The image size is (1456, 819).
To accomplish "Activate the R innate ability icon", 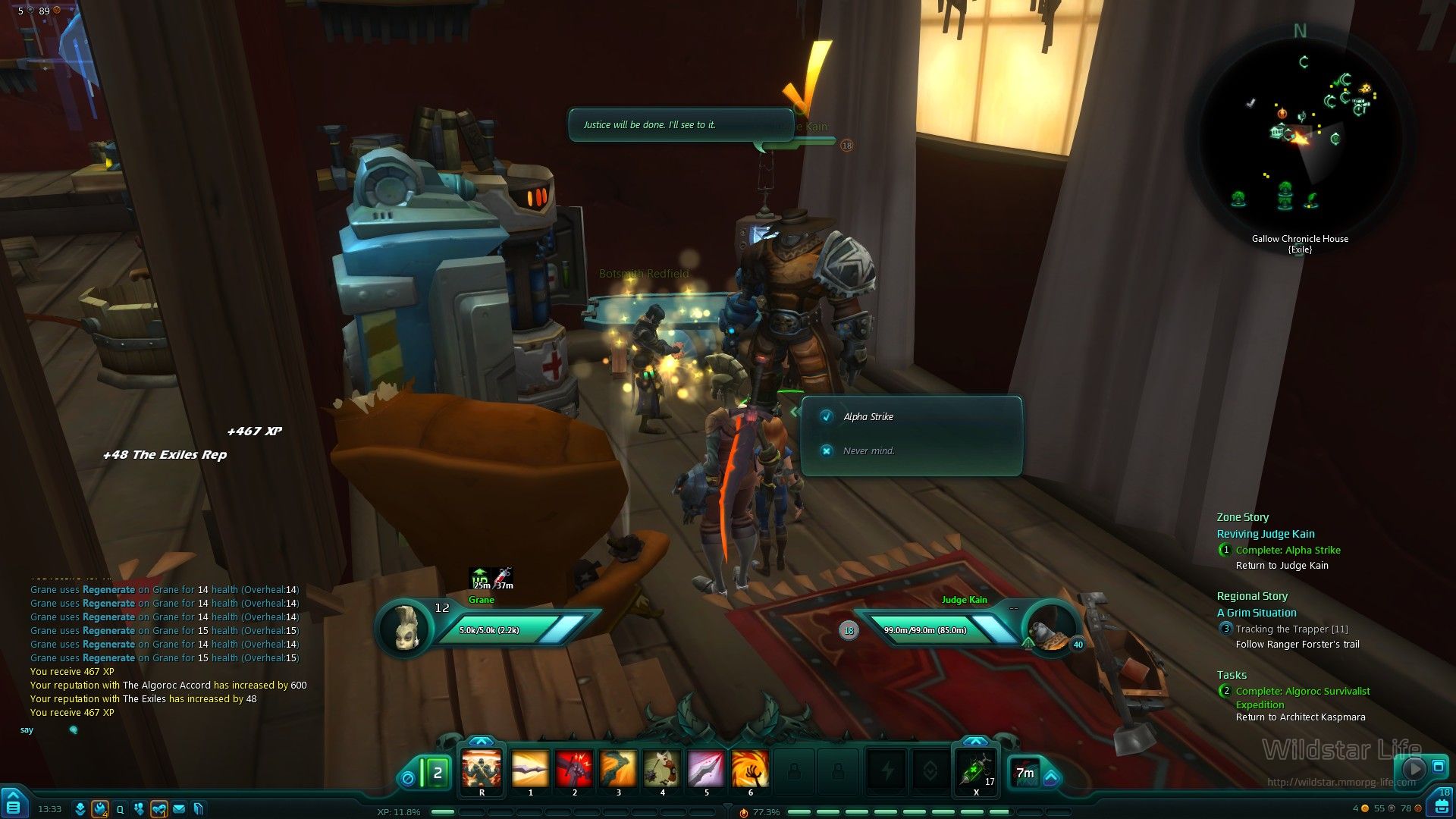I will [x=482, y=769].
